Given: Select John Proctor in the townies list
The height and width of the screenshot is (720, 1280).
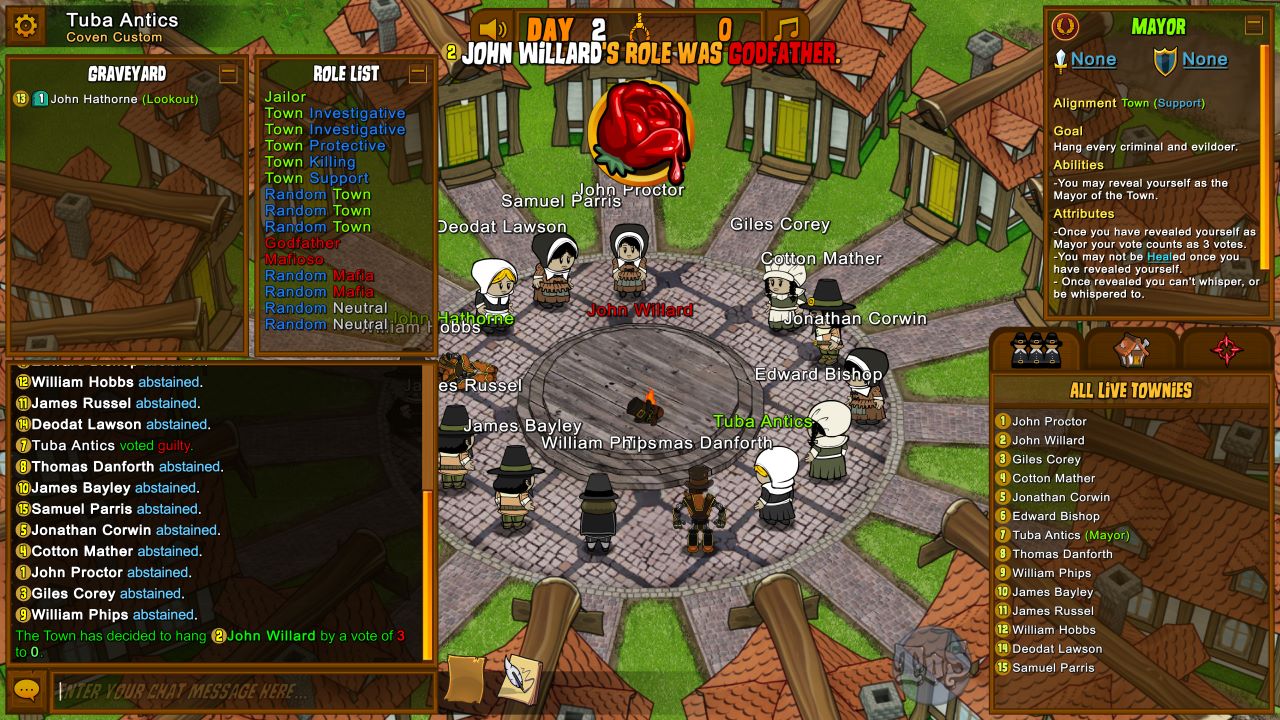Looking at the screenshot, I should [1048, 422].
